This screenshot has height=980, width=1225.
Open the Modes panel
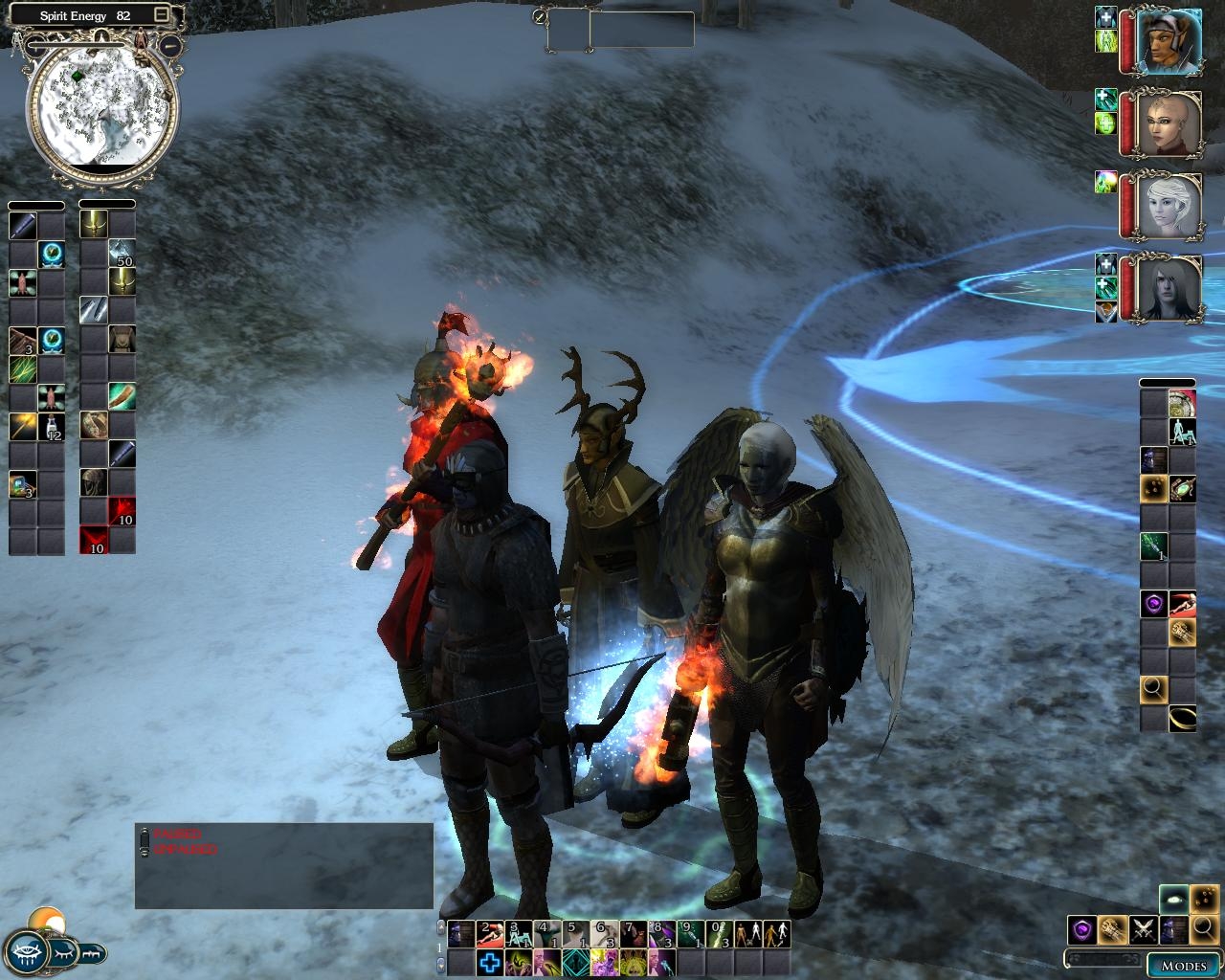click(x=1183, y=965)
